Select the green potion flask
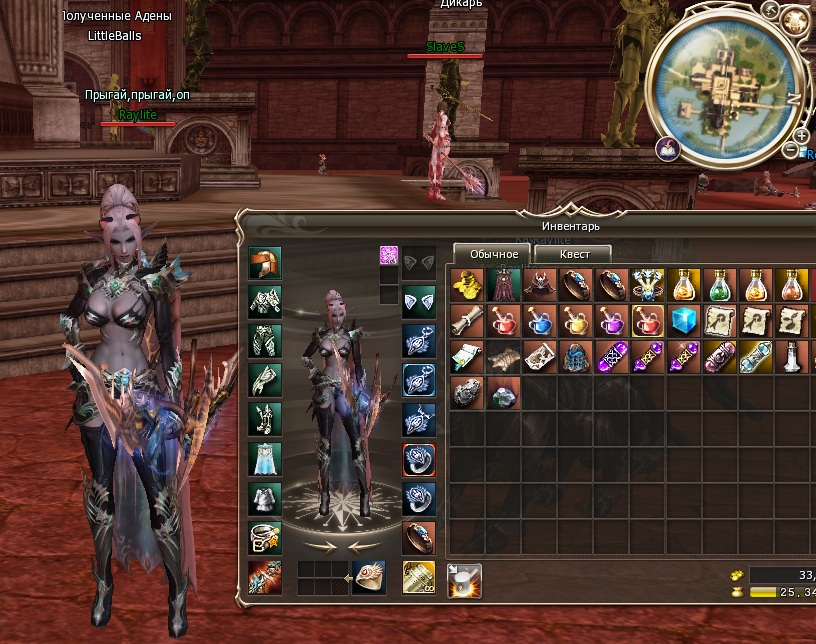Screen dimensions: 816x644 (x=720, y=286)
